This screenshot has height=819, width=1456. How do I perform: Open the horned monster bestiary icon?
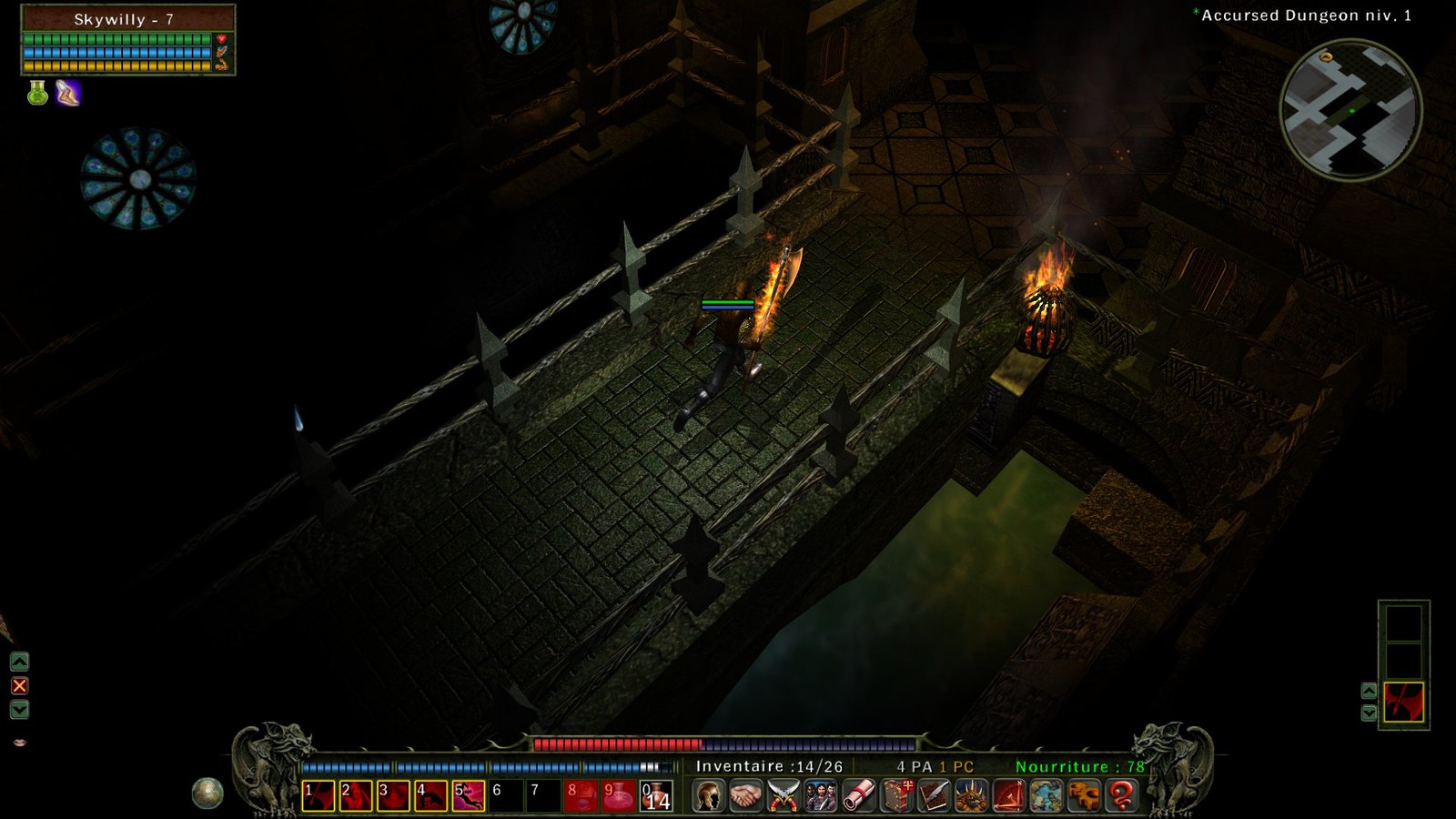[x=971, y=795]
